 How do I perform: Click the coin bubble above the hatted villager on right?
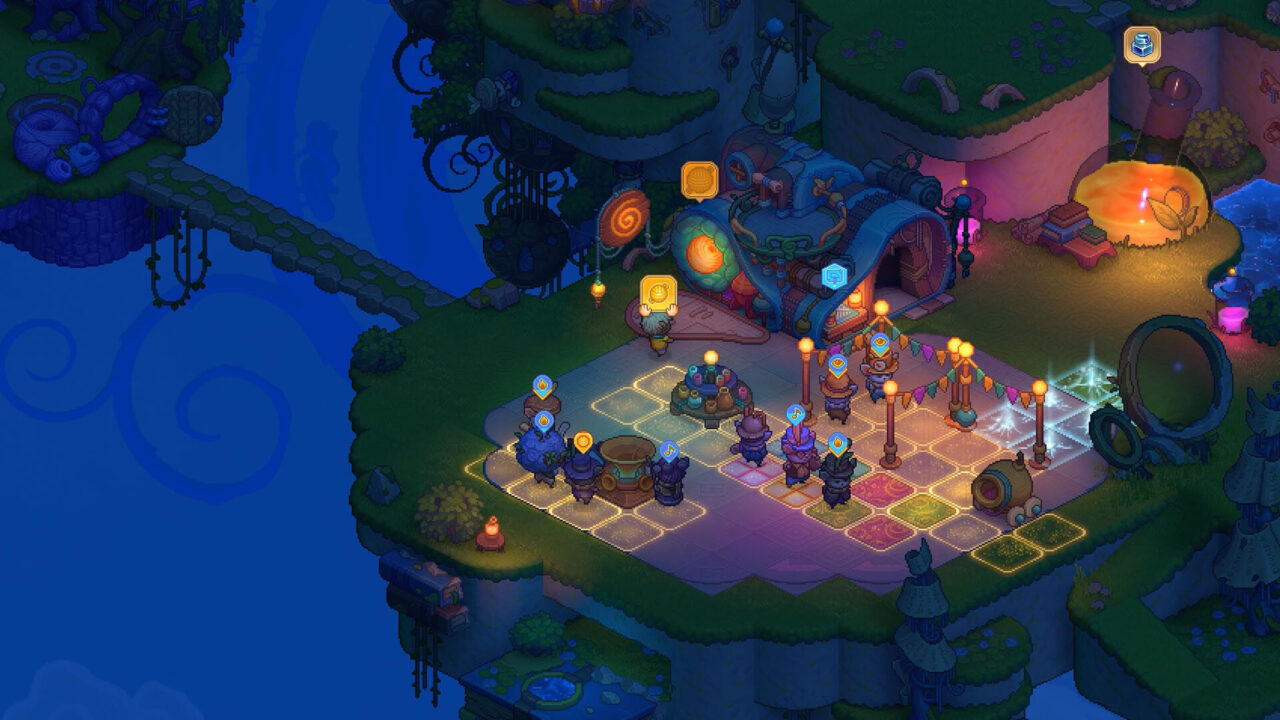point(880,343)
